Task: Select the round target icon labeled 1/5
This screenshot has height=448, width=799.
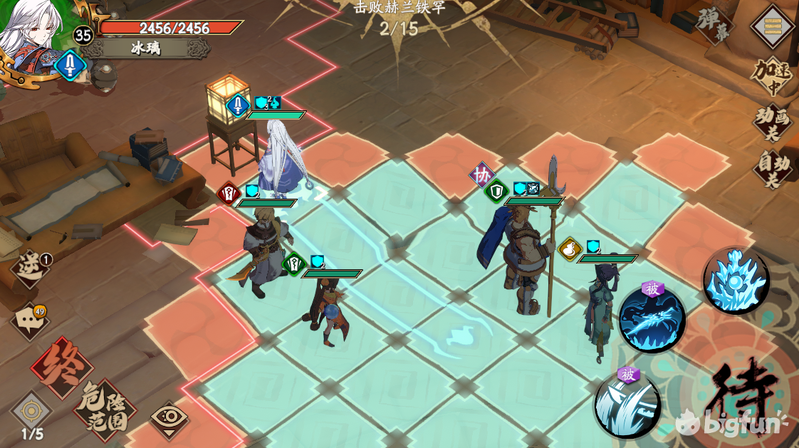Action: (32, 411)
